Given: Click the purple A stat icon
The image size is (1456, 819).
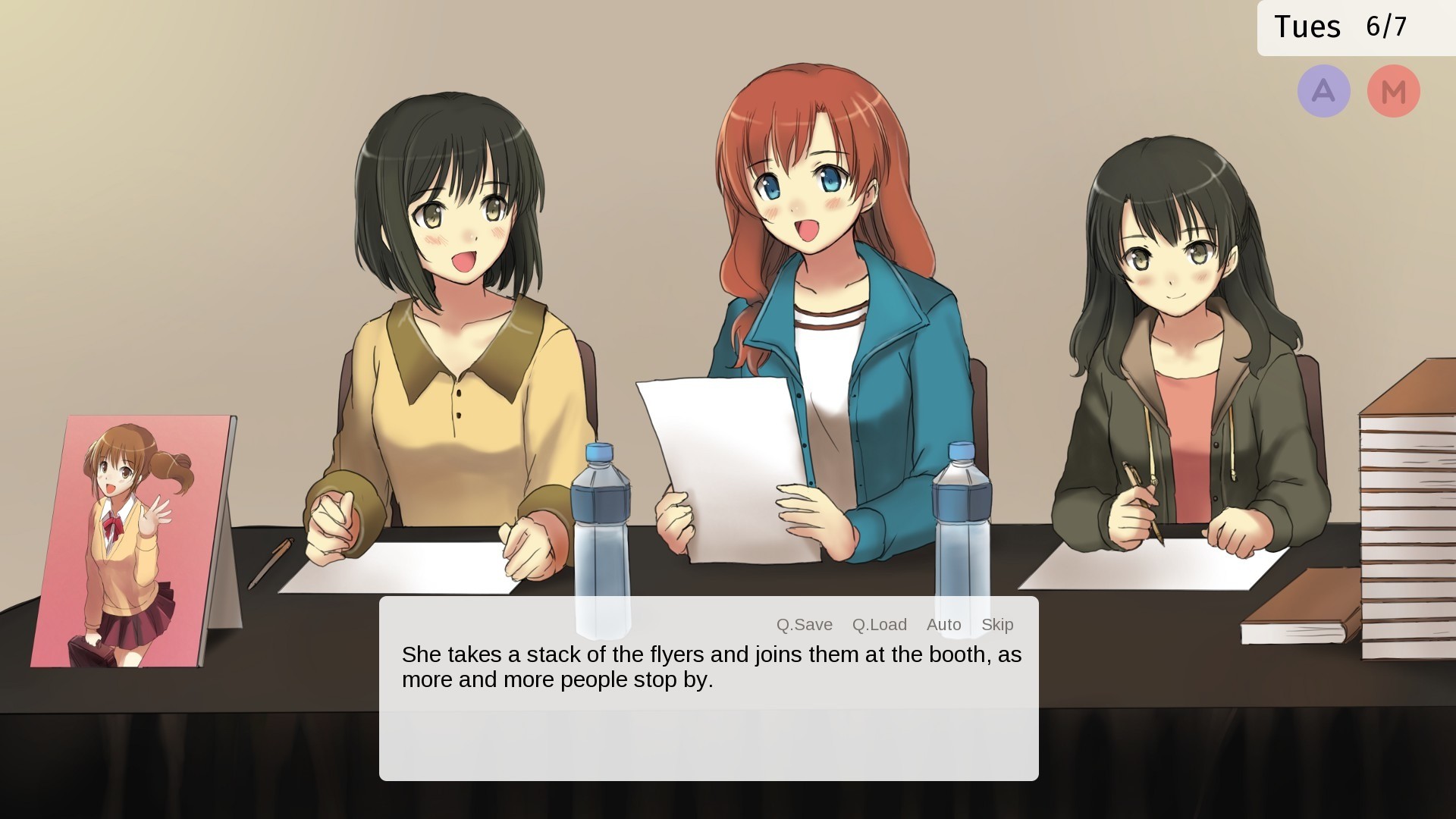Looking at the screenshot, I should [x=1323, y=90].
